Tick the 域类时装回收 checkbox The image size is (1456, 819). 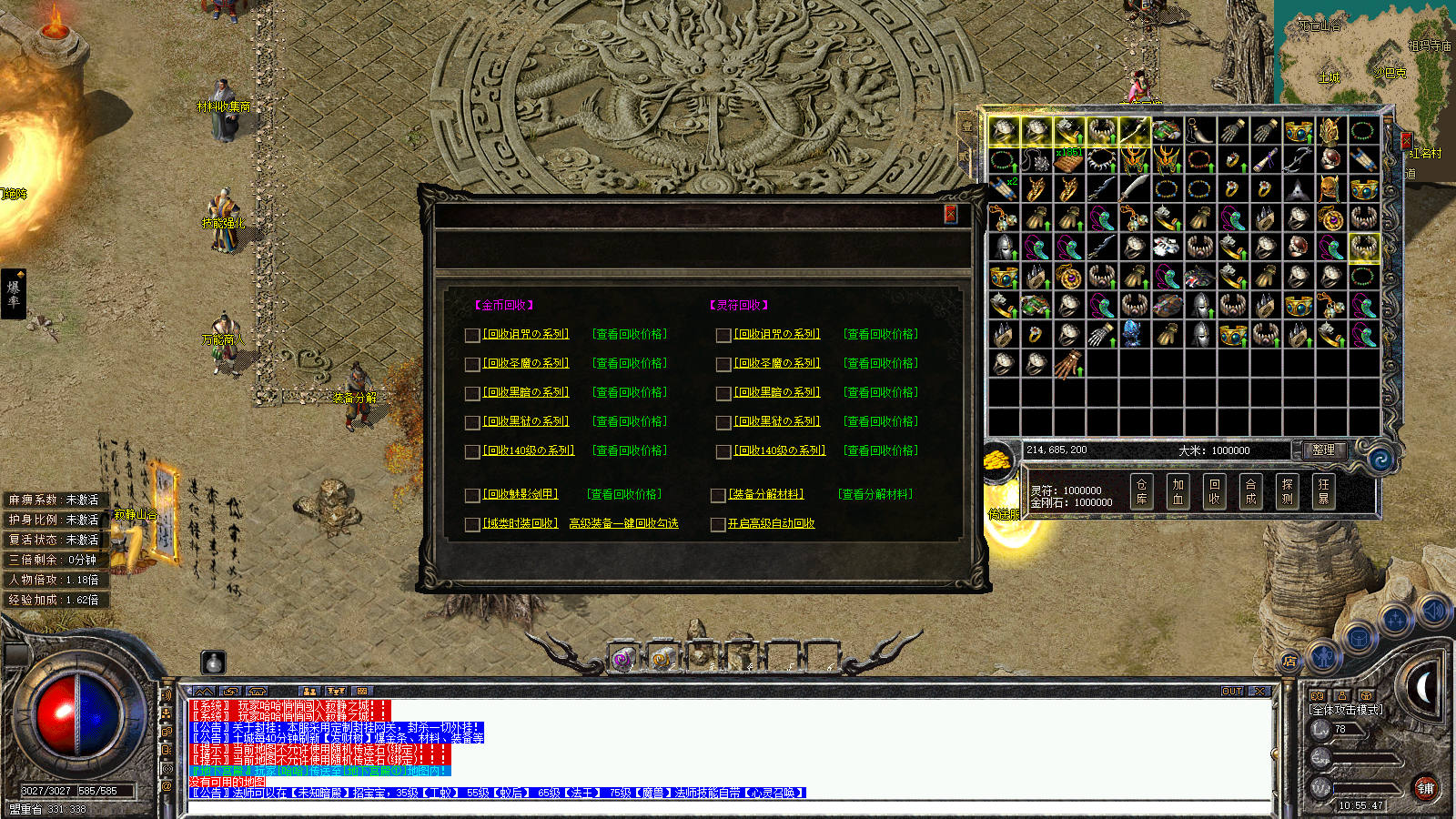click(472, 524)
